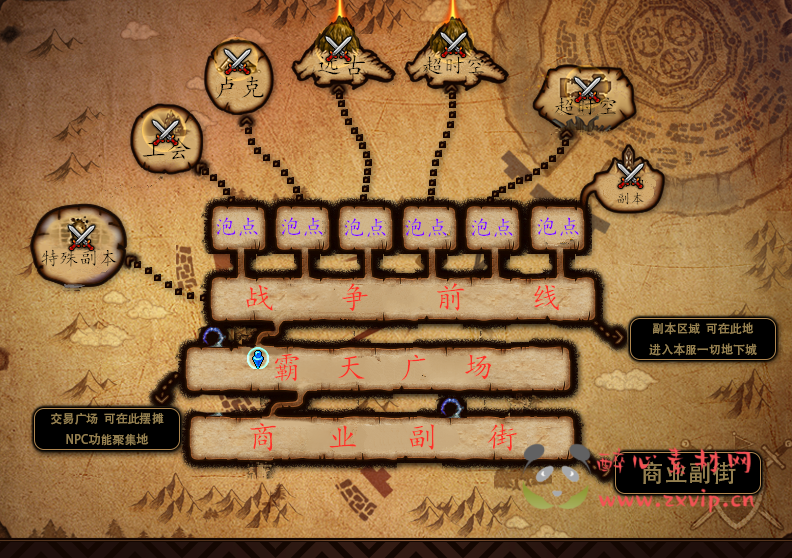Travel to the 霸天广场 banner
This screenshot has width=792, height=558.
378,368
